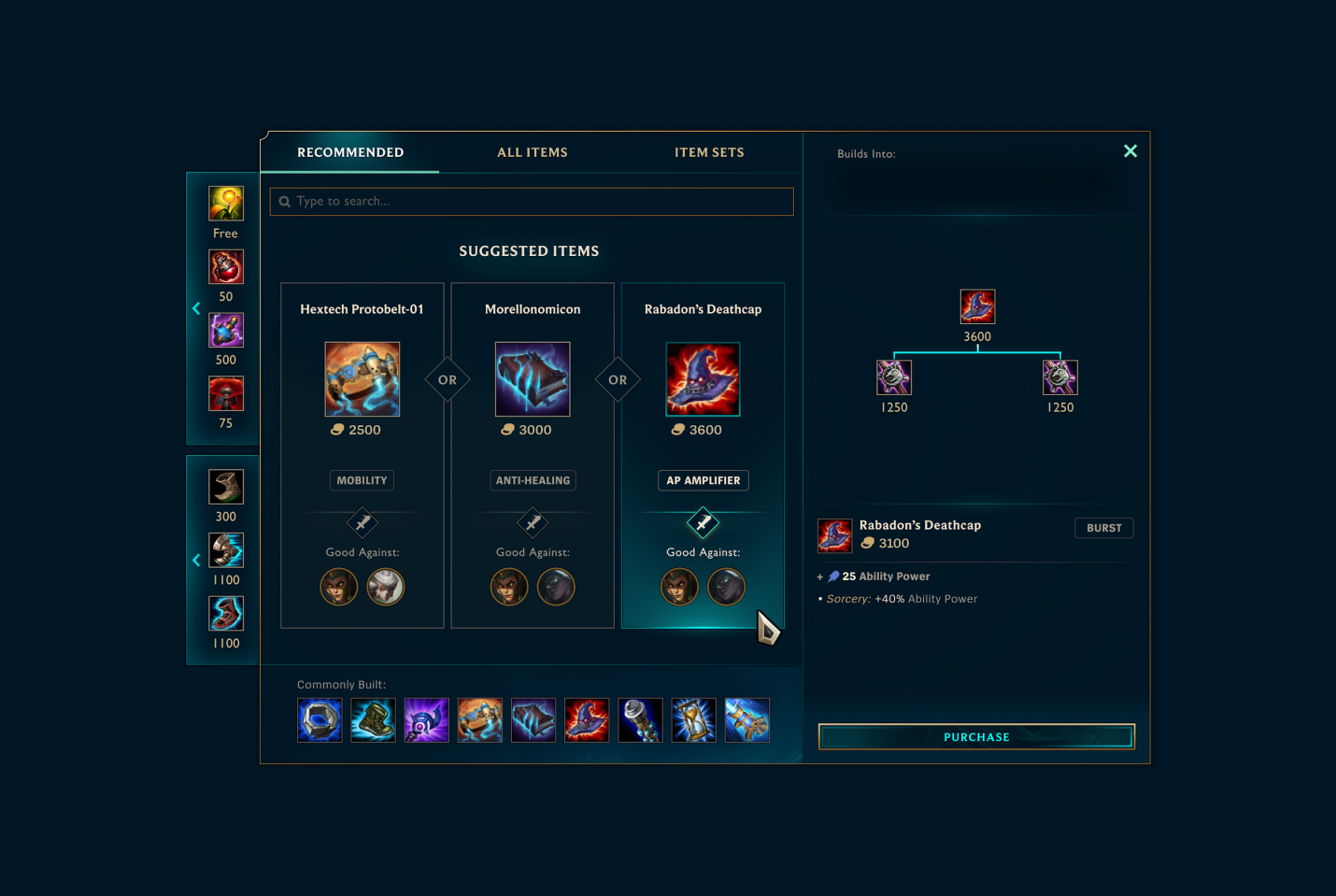Click the Burst tag in item details
This screenshot has width=1336, height=896.
[1103, 528]
